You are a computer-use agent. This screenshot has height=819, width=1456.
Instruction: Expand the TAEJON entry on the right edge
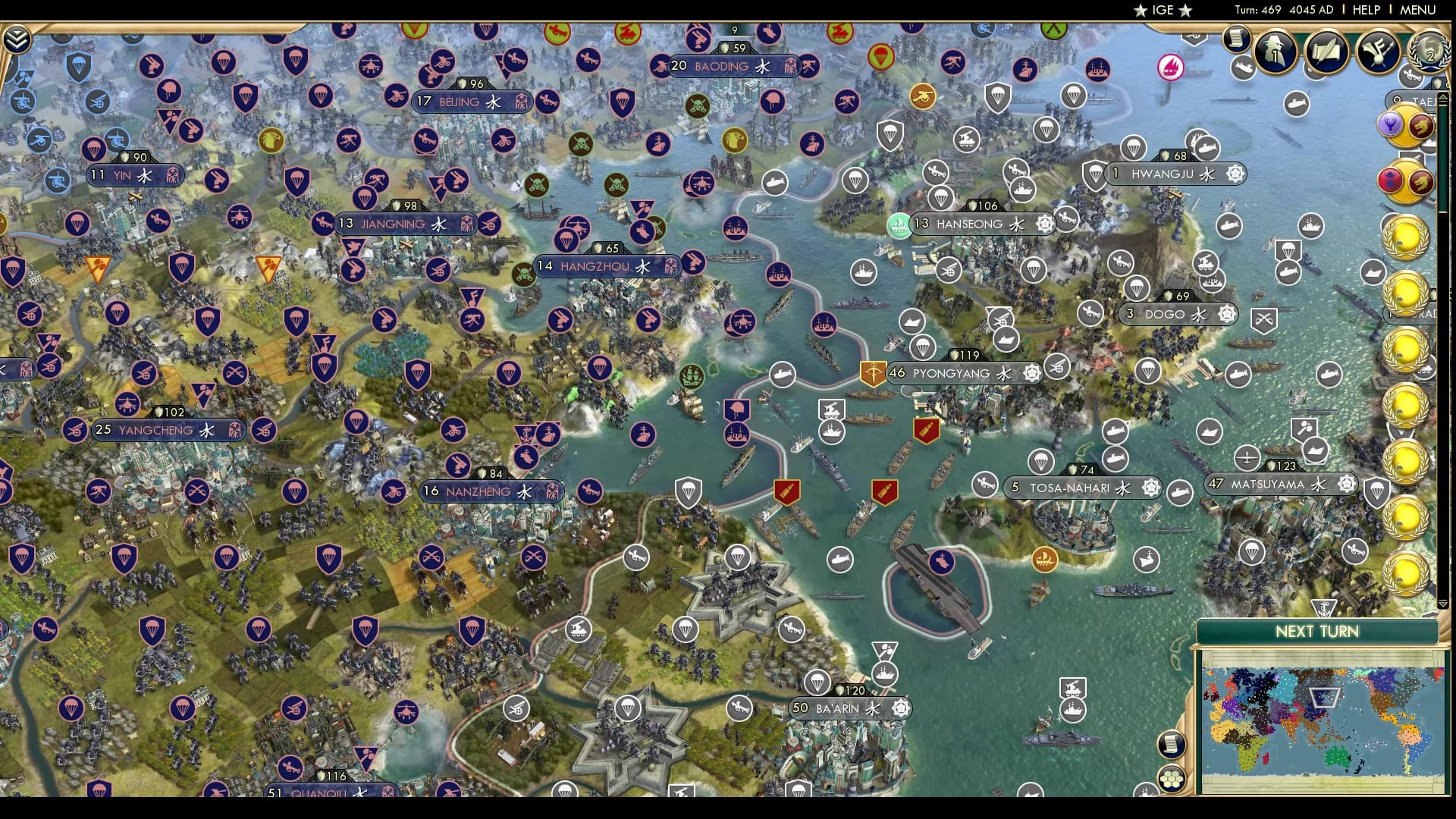coord(1422,100)
